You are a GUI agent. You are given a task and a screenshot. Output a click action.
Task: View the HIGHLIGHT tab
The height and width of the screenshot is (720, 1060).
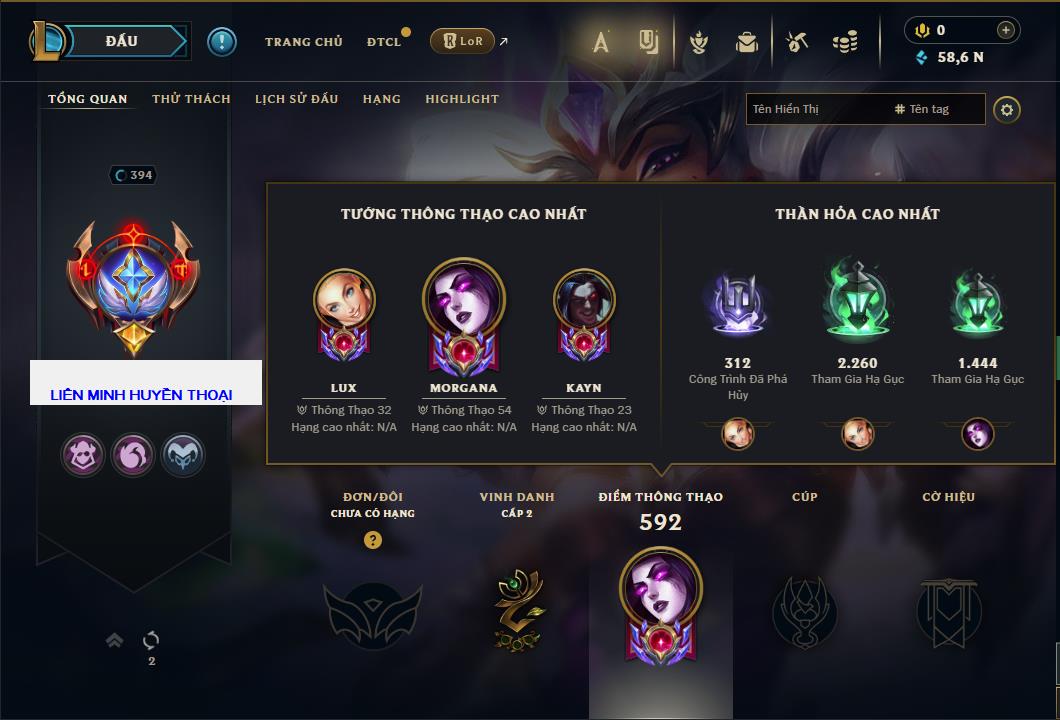(461, 99)
